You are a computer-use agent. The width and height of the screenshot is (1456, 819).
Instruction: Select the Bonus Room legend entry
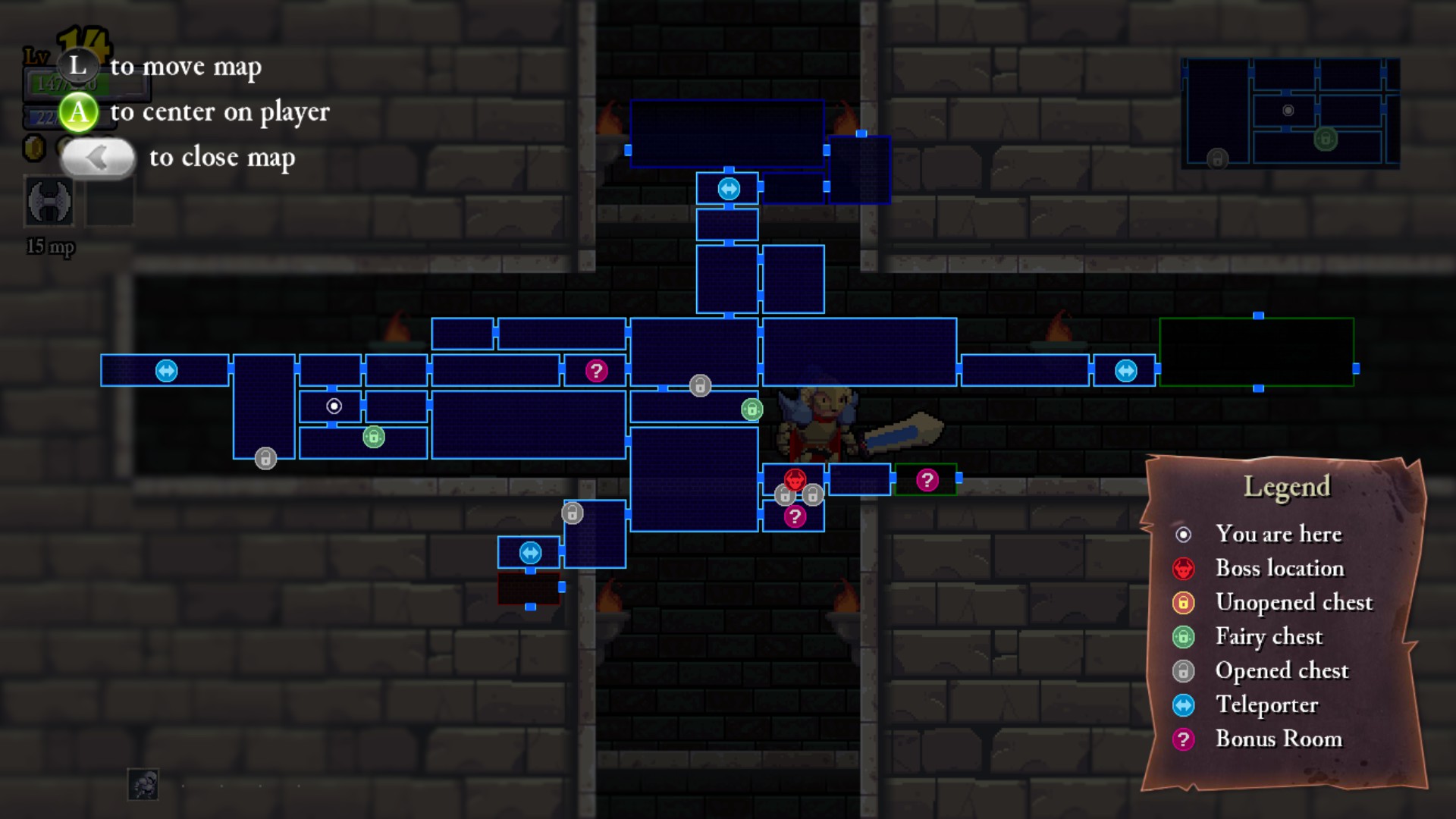point(1278,739)
